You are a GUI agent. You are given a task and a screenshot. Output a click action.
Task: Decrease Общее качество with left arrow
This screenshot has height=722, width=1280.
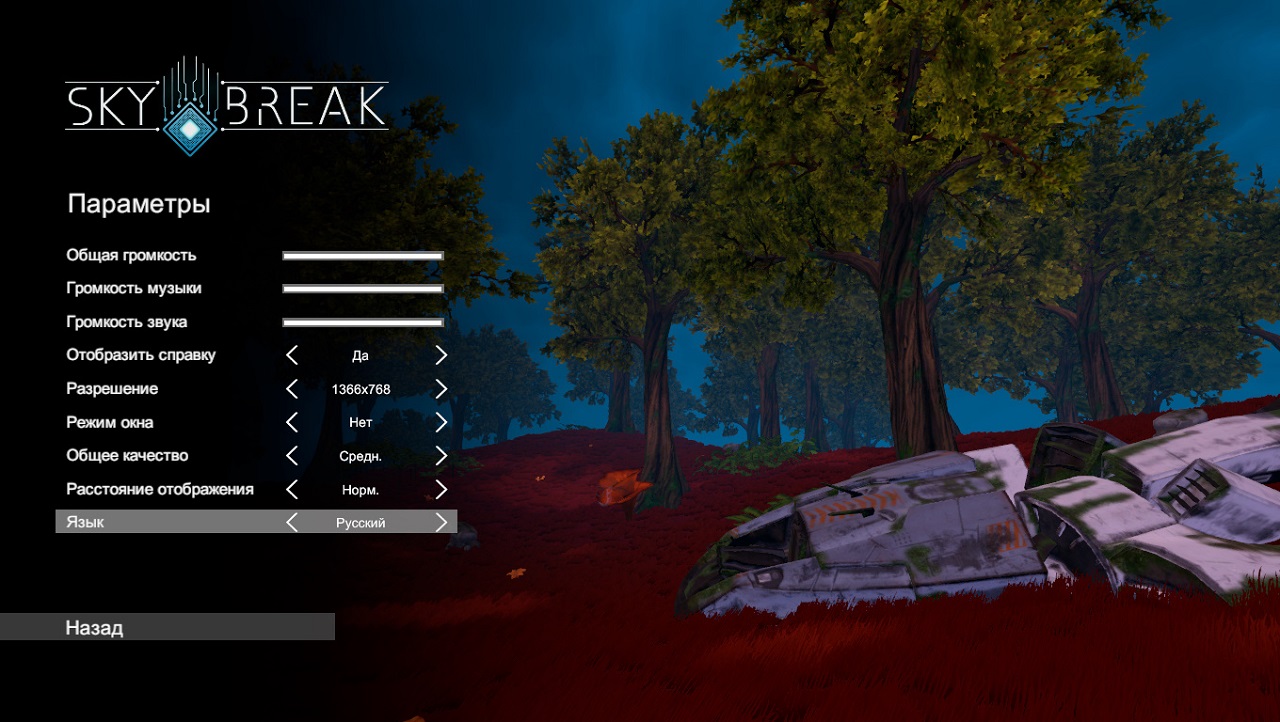[x=292, y=456]
